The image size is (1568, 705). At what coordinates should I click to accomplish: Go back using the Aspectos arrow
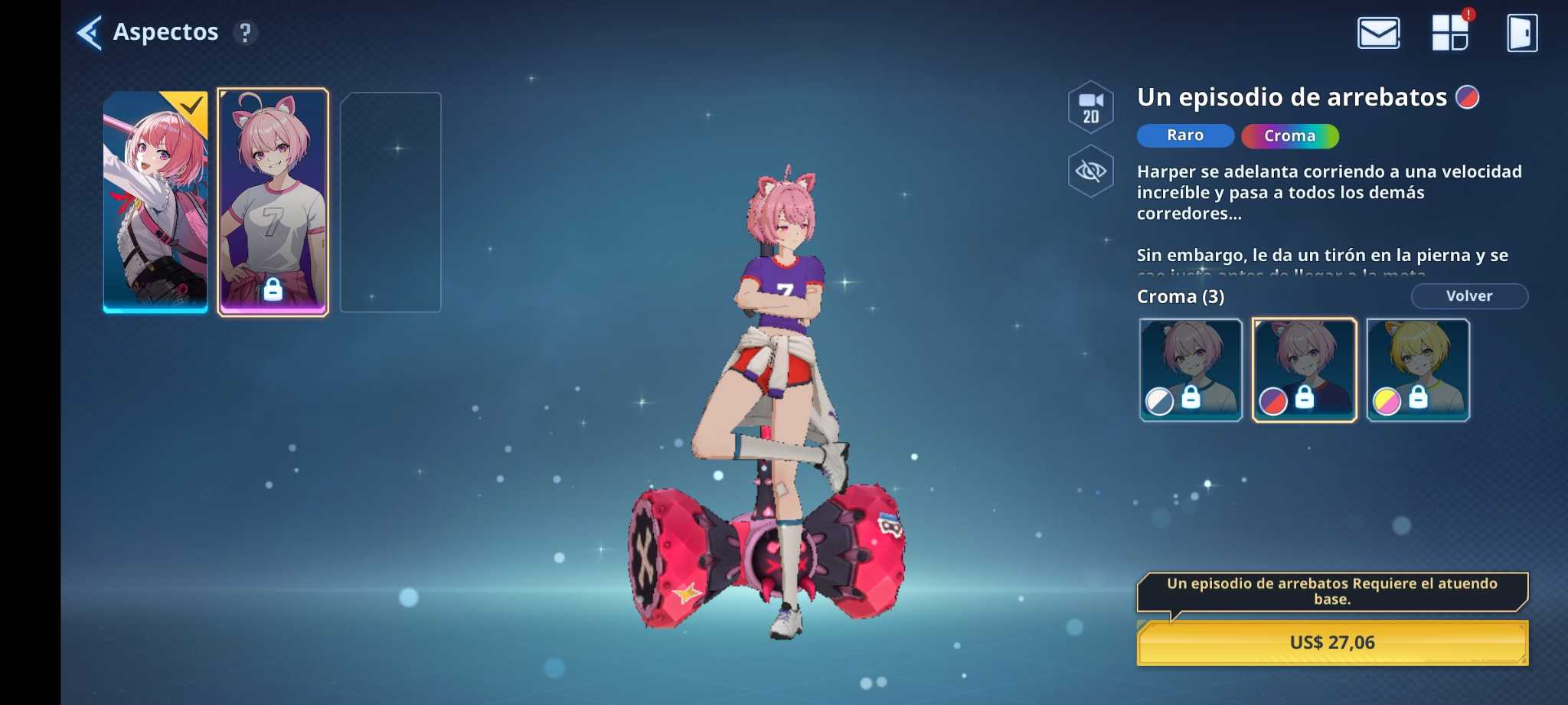point(90,33)
